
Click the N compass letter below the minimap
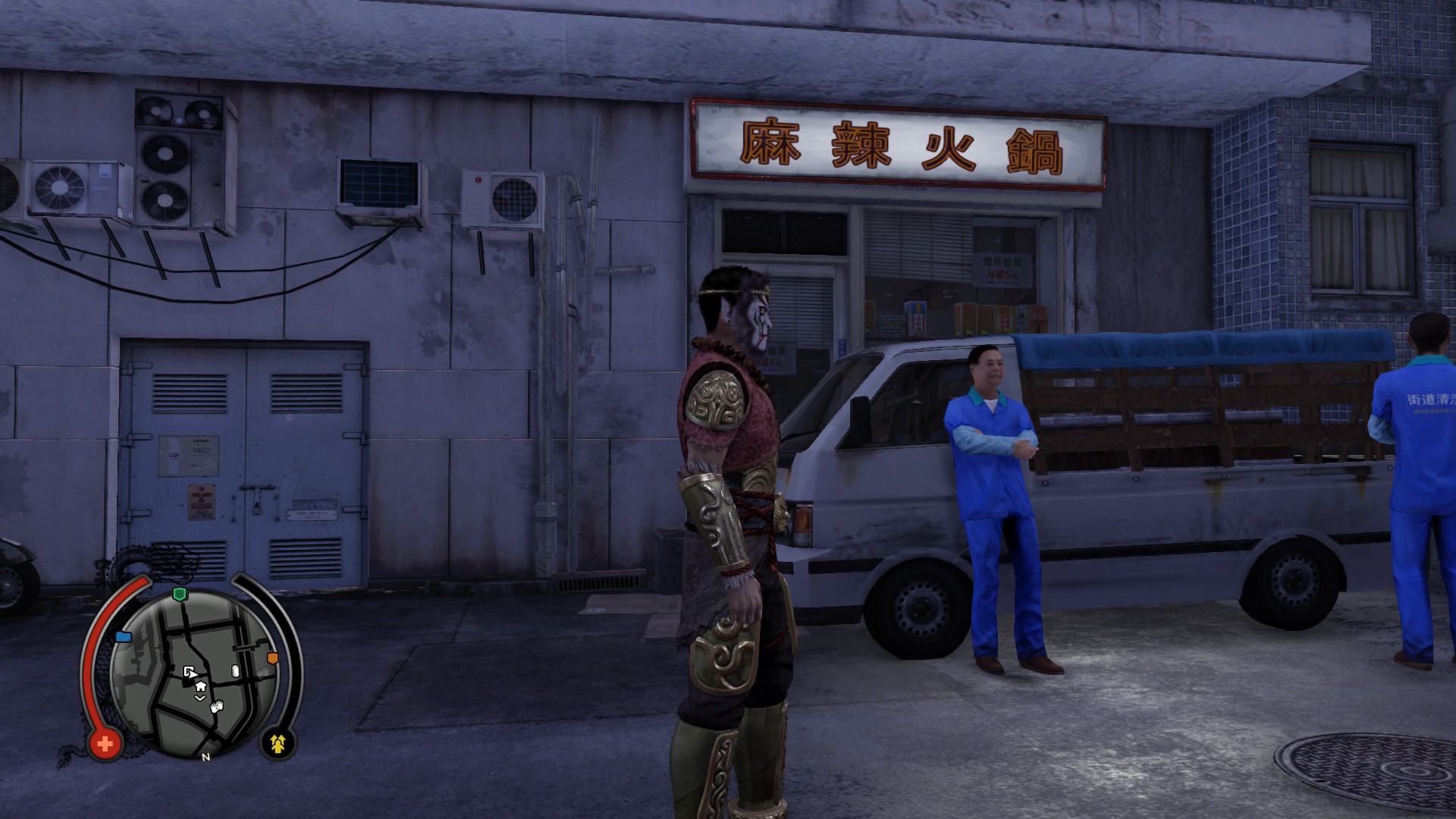(206, 758)
